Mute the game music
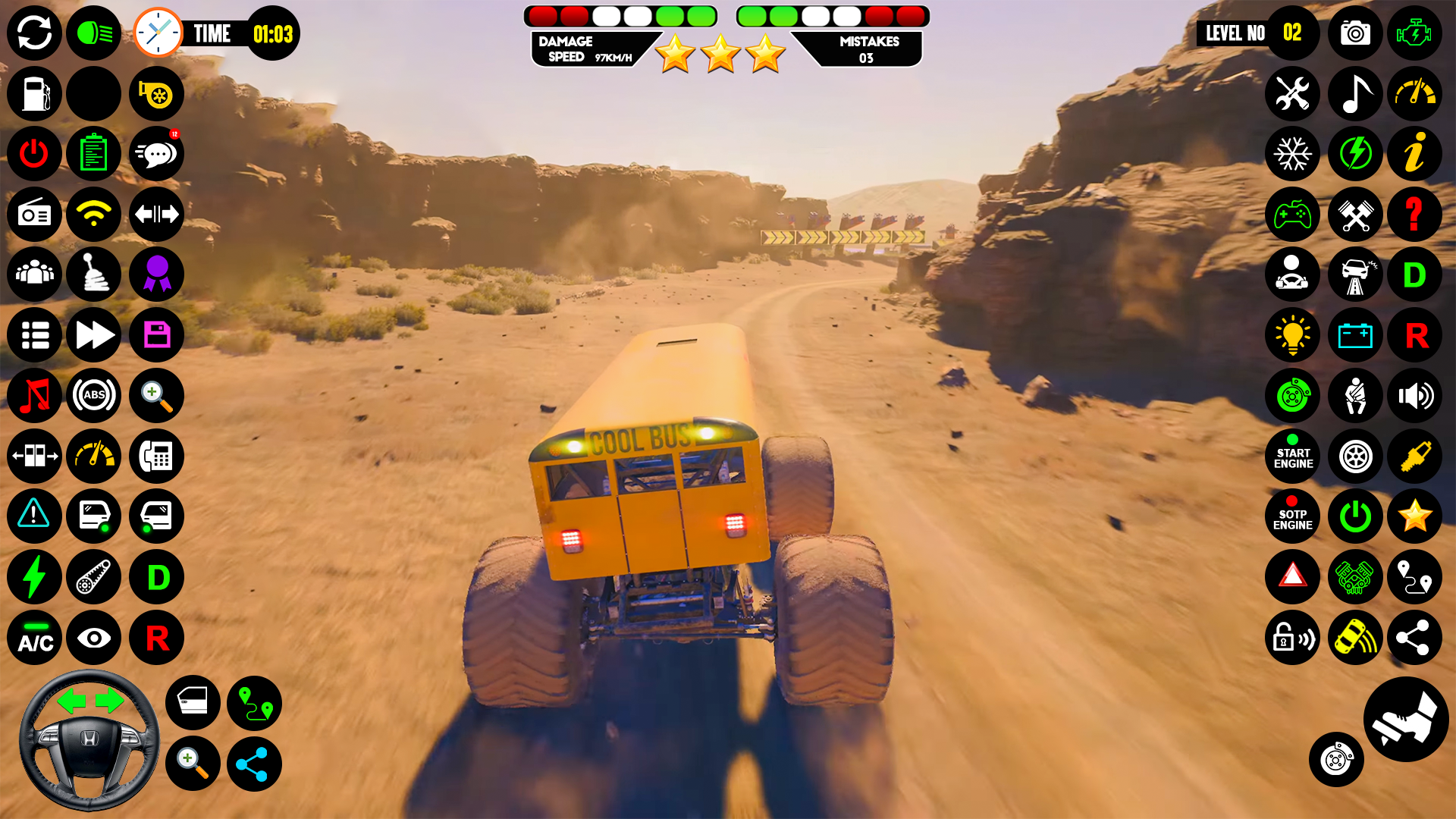 click(34, 396)
